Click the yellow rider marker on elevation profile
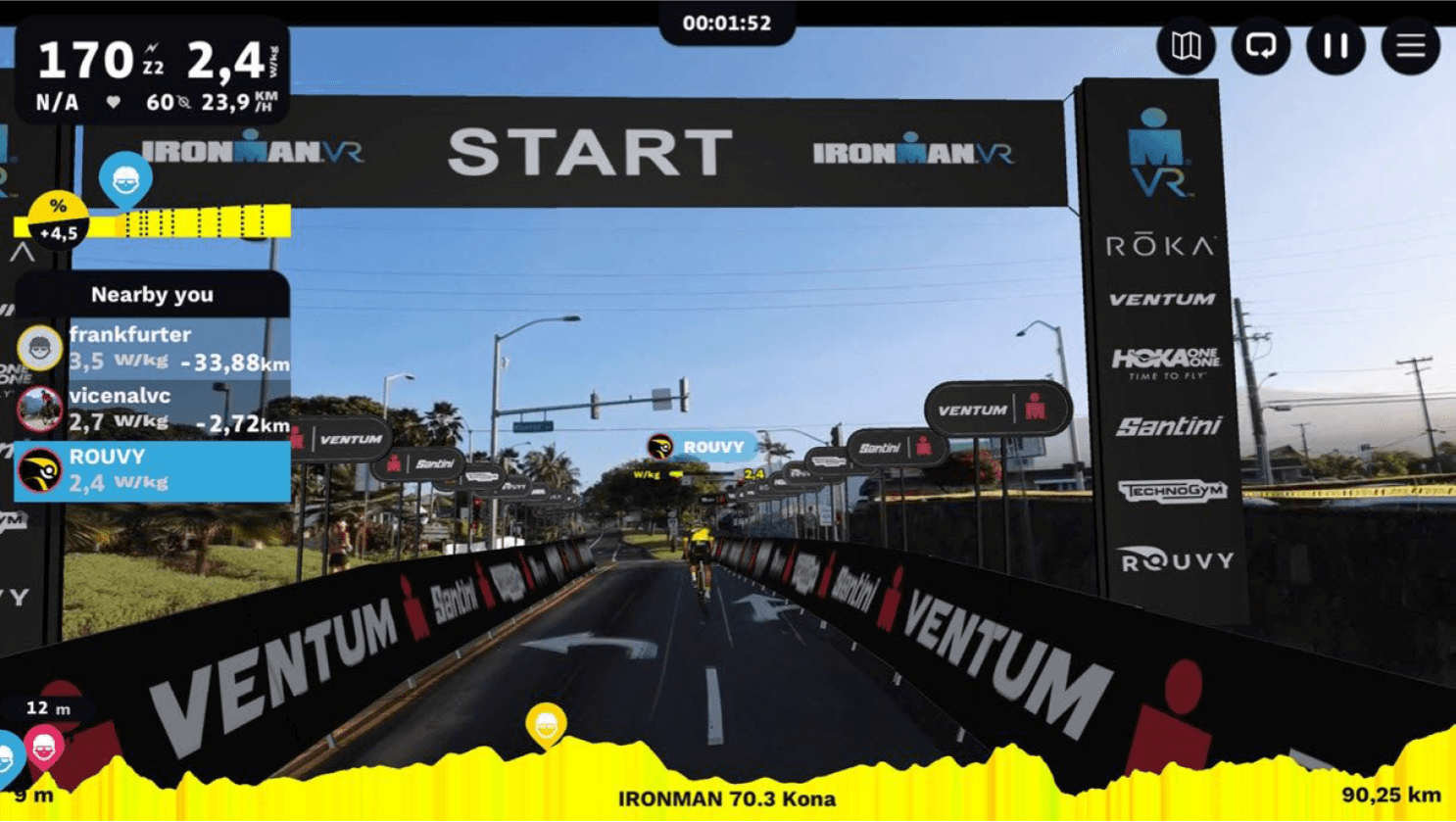 546,725
